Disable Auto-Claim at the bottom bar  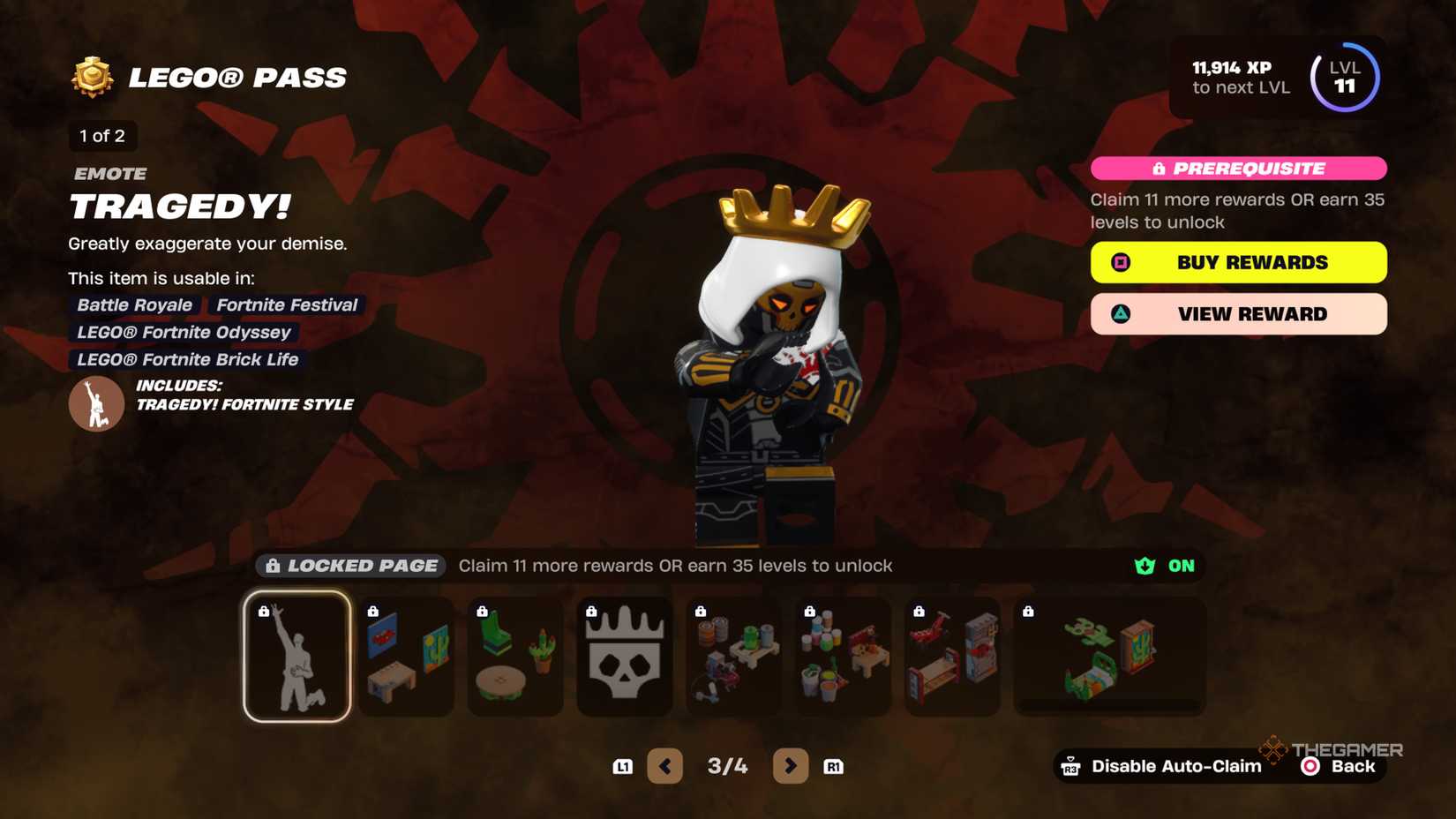[x=1175, y=766]
